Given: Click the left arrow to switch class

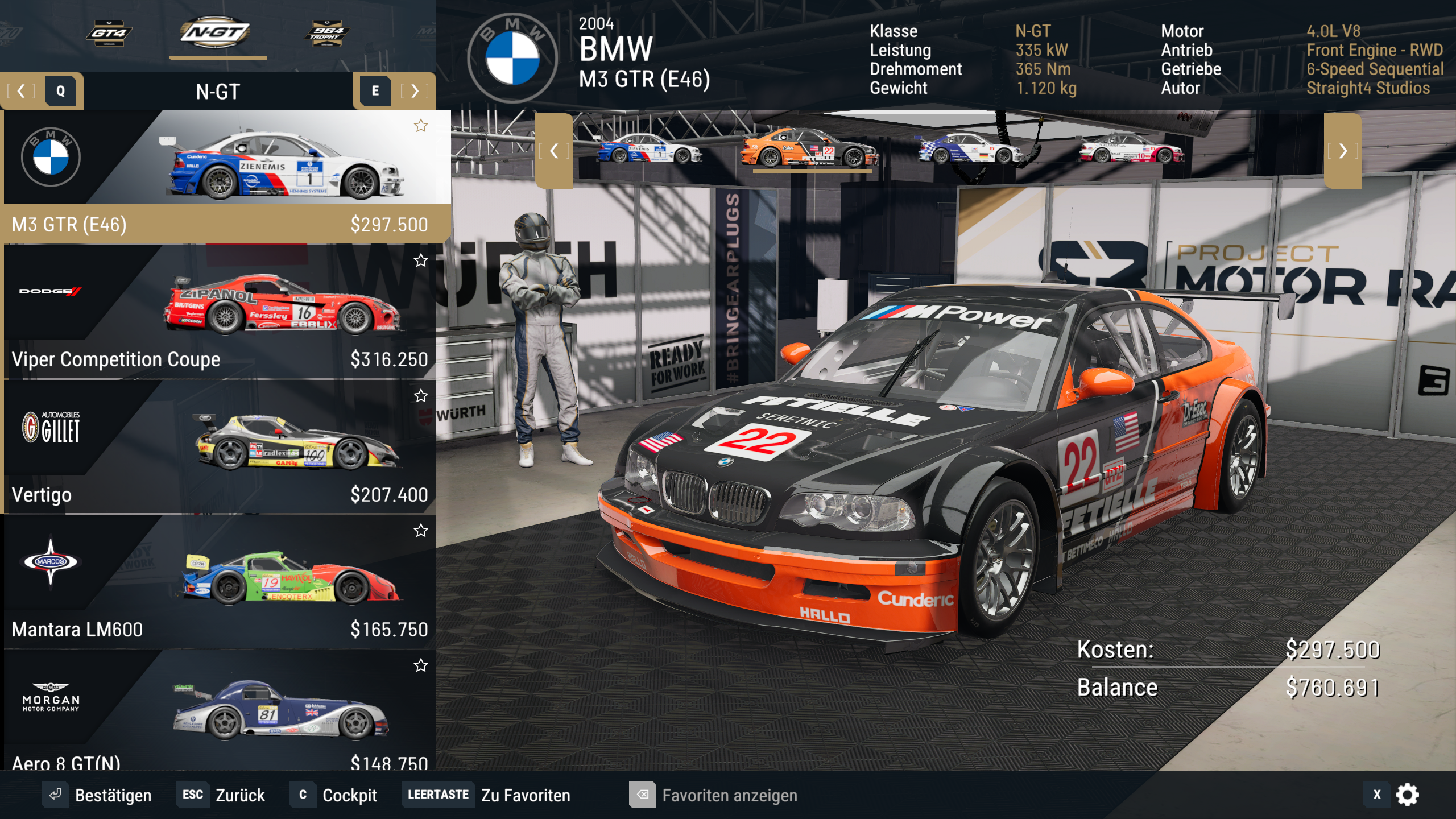Looking at the screenshot, I should pos(22,91).
